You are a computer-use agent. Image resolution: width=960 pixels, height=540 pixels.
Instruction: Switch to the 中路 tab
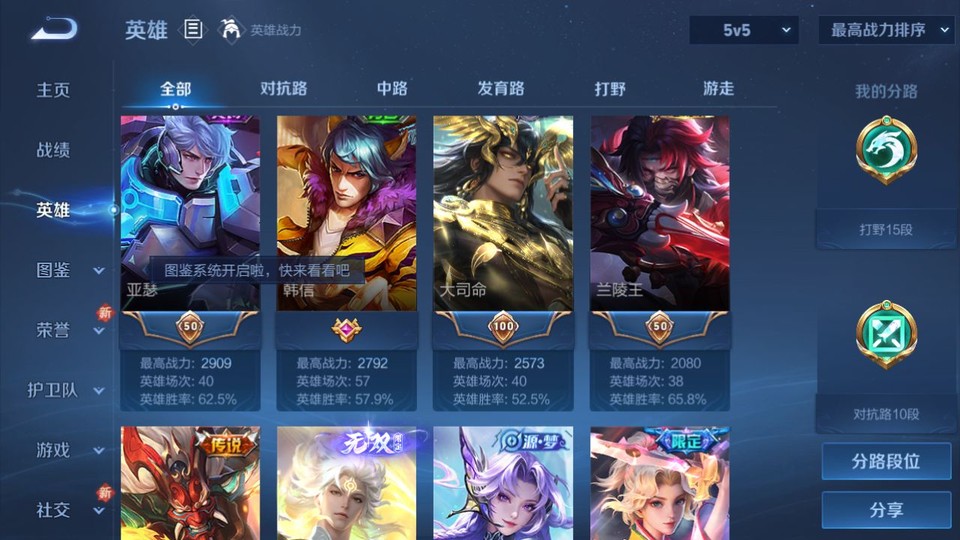point(392,89)
